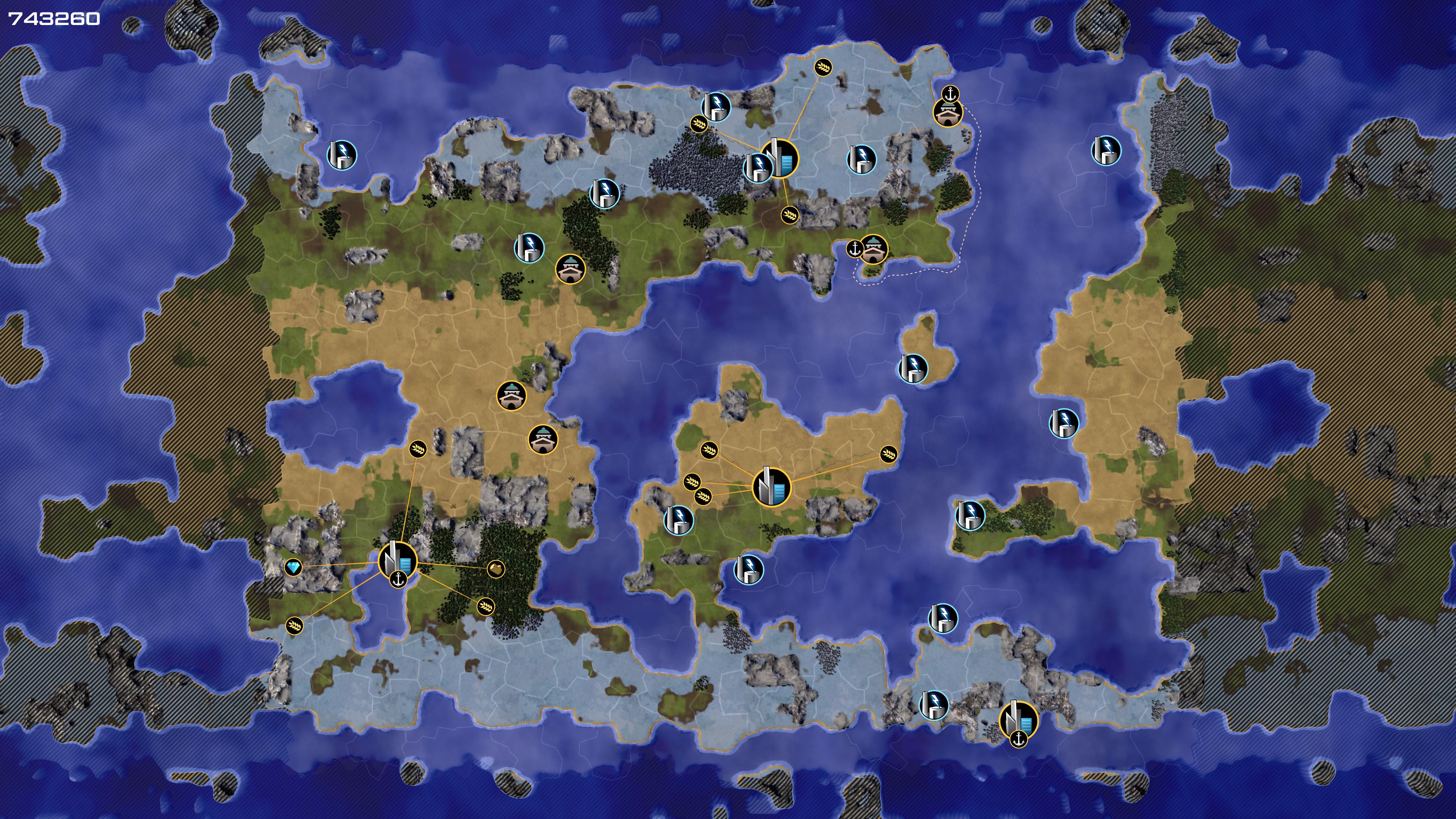Click the gold nugget resource marker

click(496, 568)
